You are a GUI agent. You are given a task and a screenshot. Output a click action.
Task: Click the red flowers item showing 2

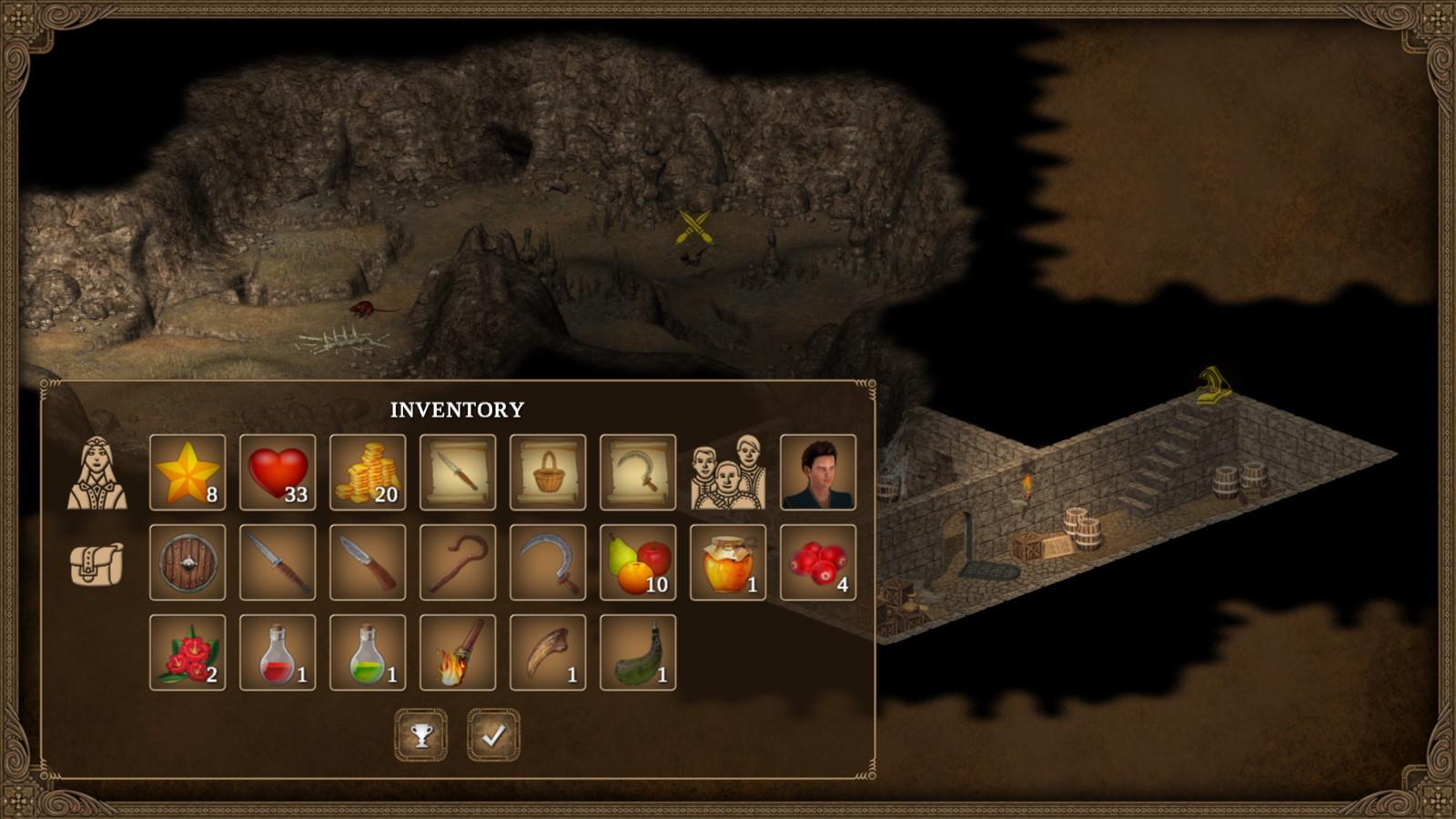click(187, 655)
